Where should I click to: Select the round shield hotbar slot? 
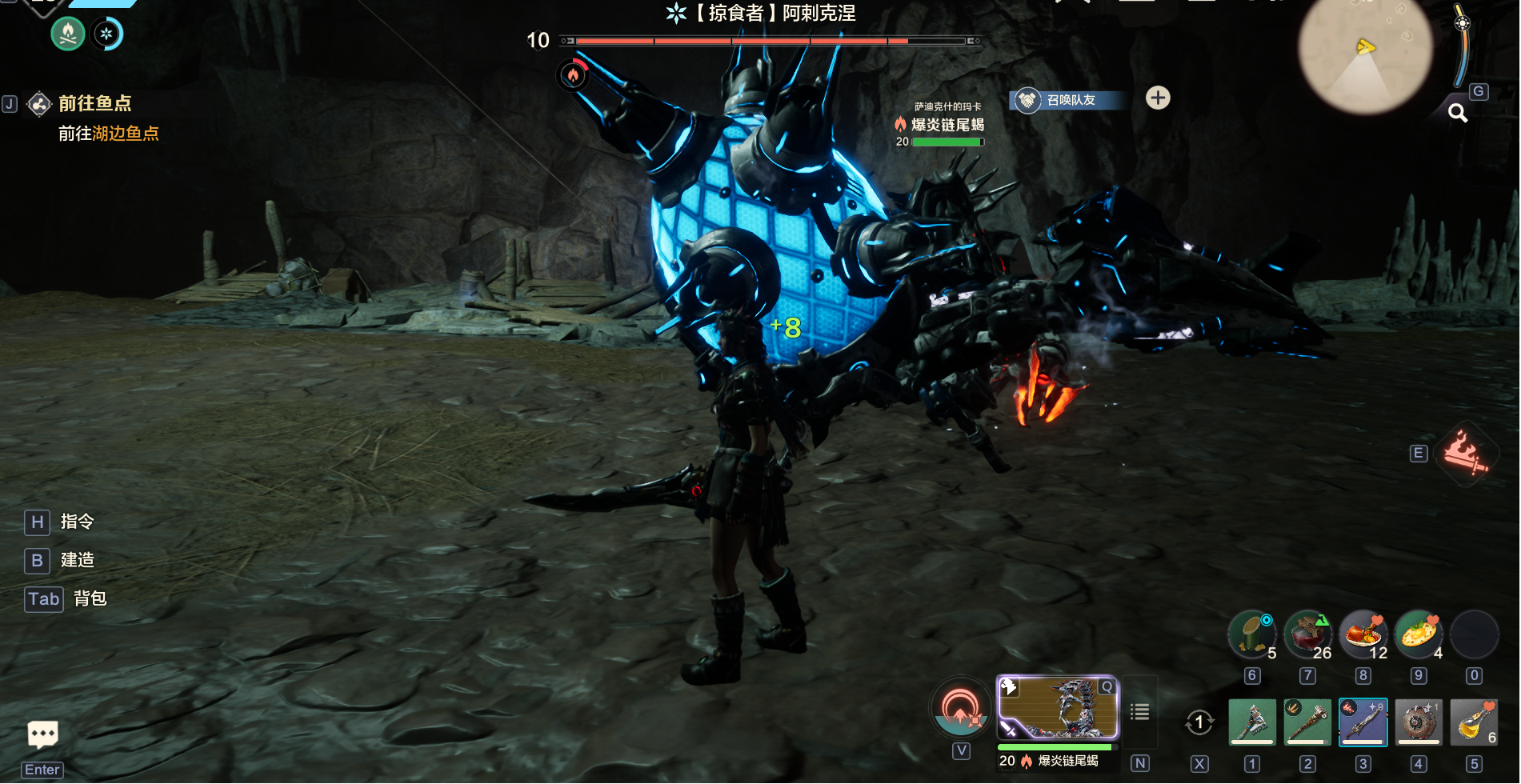point(1419,722)
